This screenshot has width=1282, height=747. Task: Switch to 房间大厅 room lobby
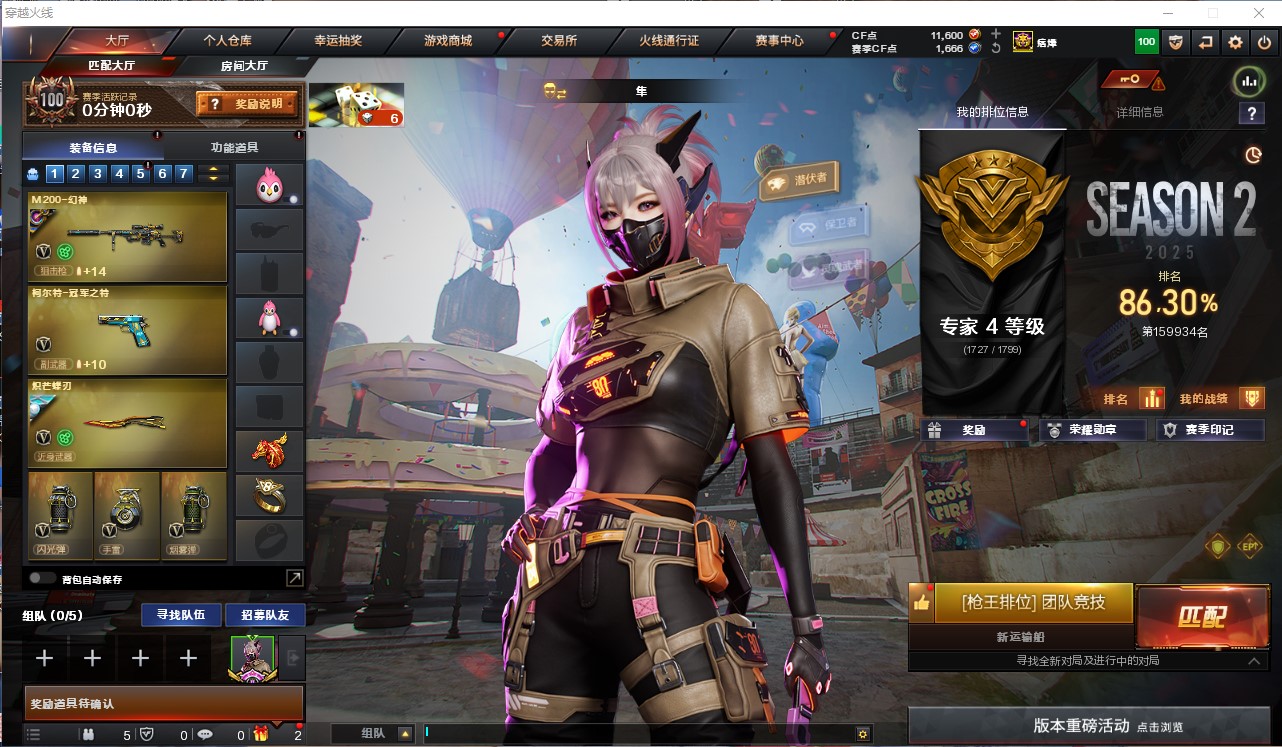pyautogui.click(x=244, y=66)
